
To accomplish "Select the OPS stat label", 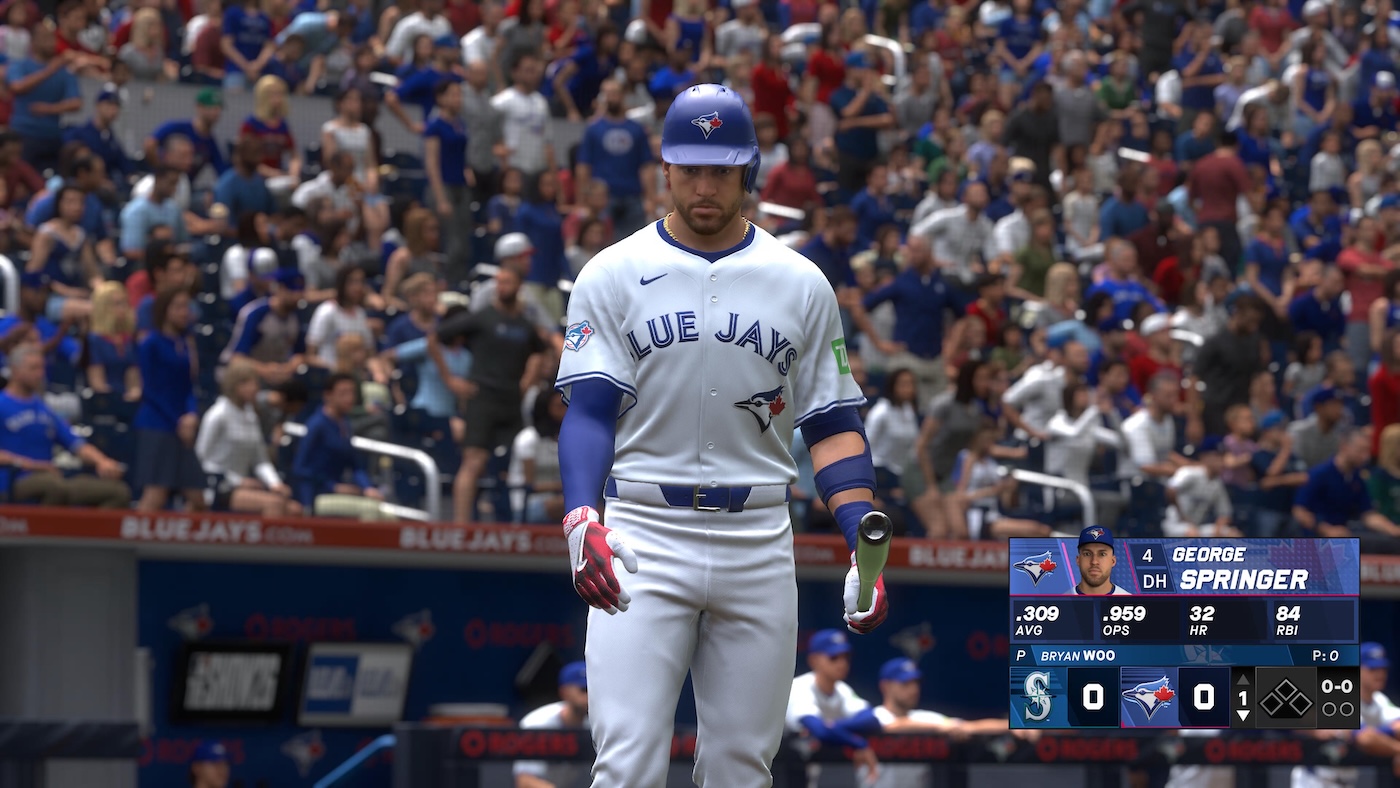I will [1116, 630].
